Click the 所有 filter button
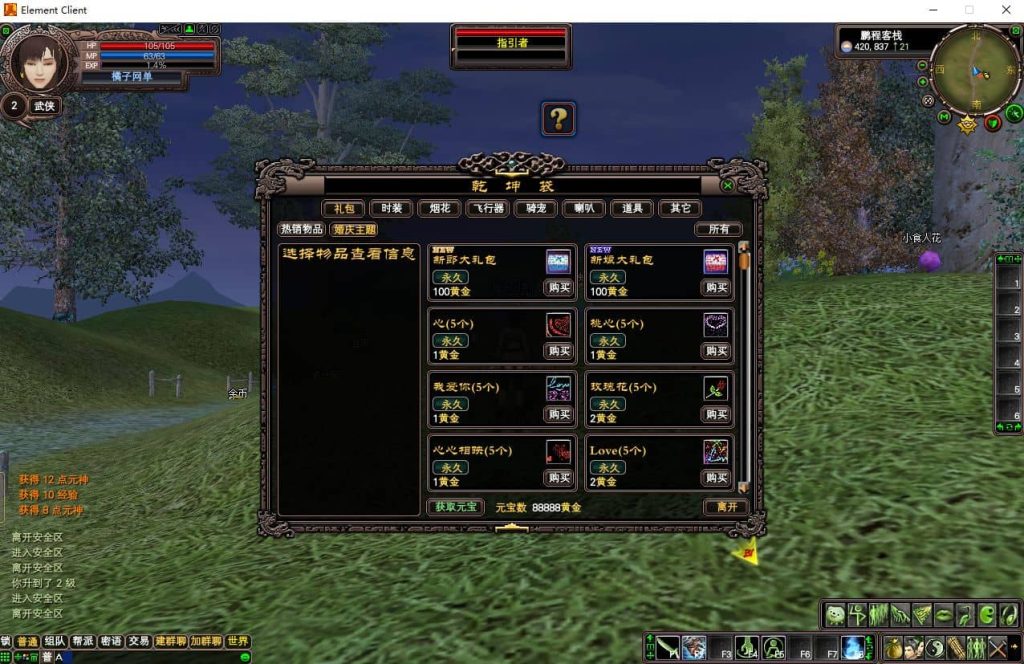Image resolution: width=1024 pixels, height=664 pixels. coord(718,229)
